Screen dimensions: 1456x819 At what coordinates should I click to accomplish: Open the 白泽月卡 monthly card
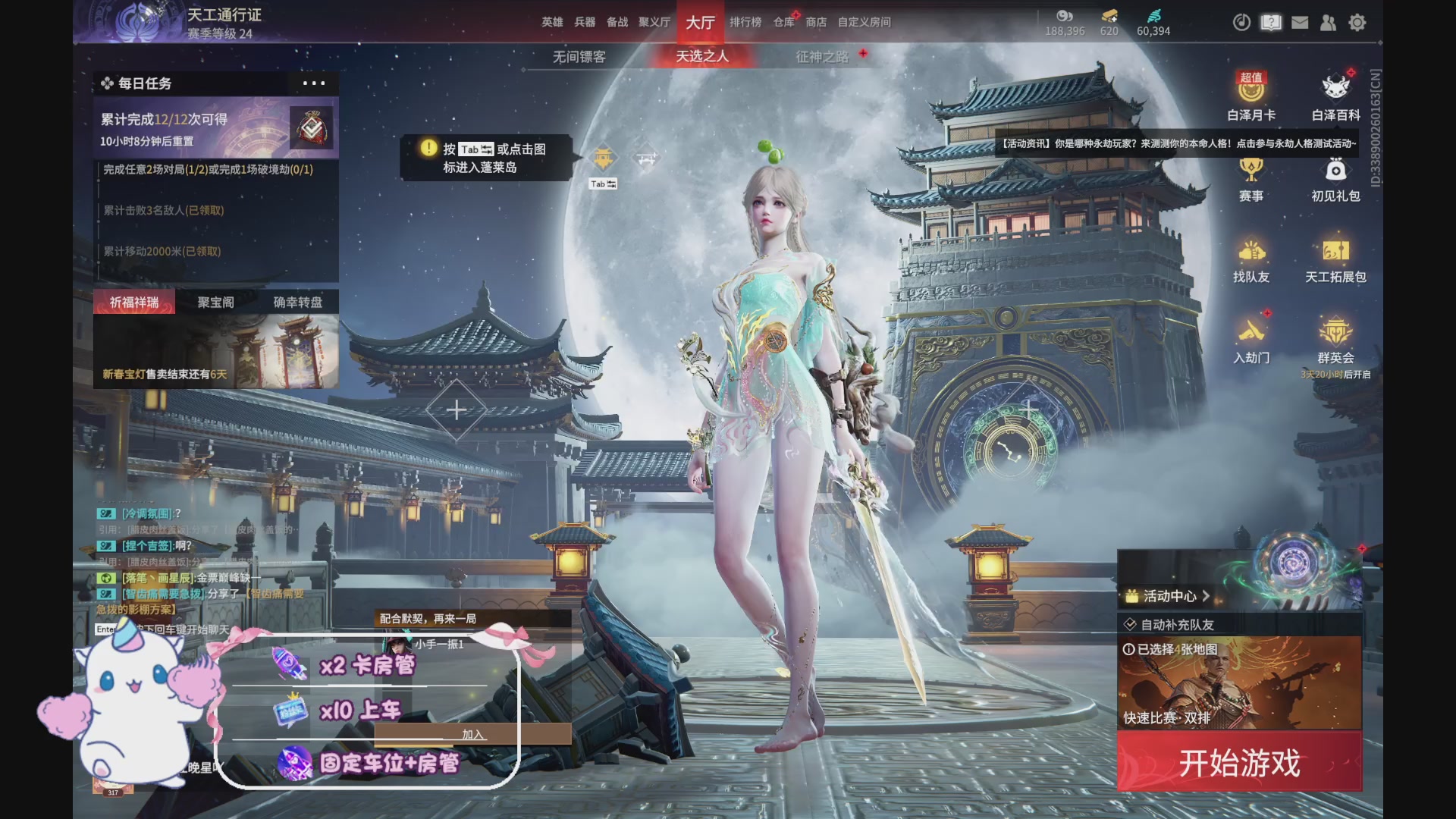tap(1251, 97)
